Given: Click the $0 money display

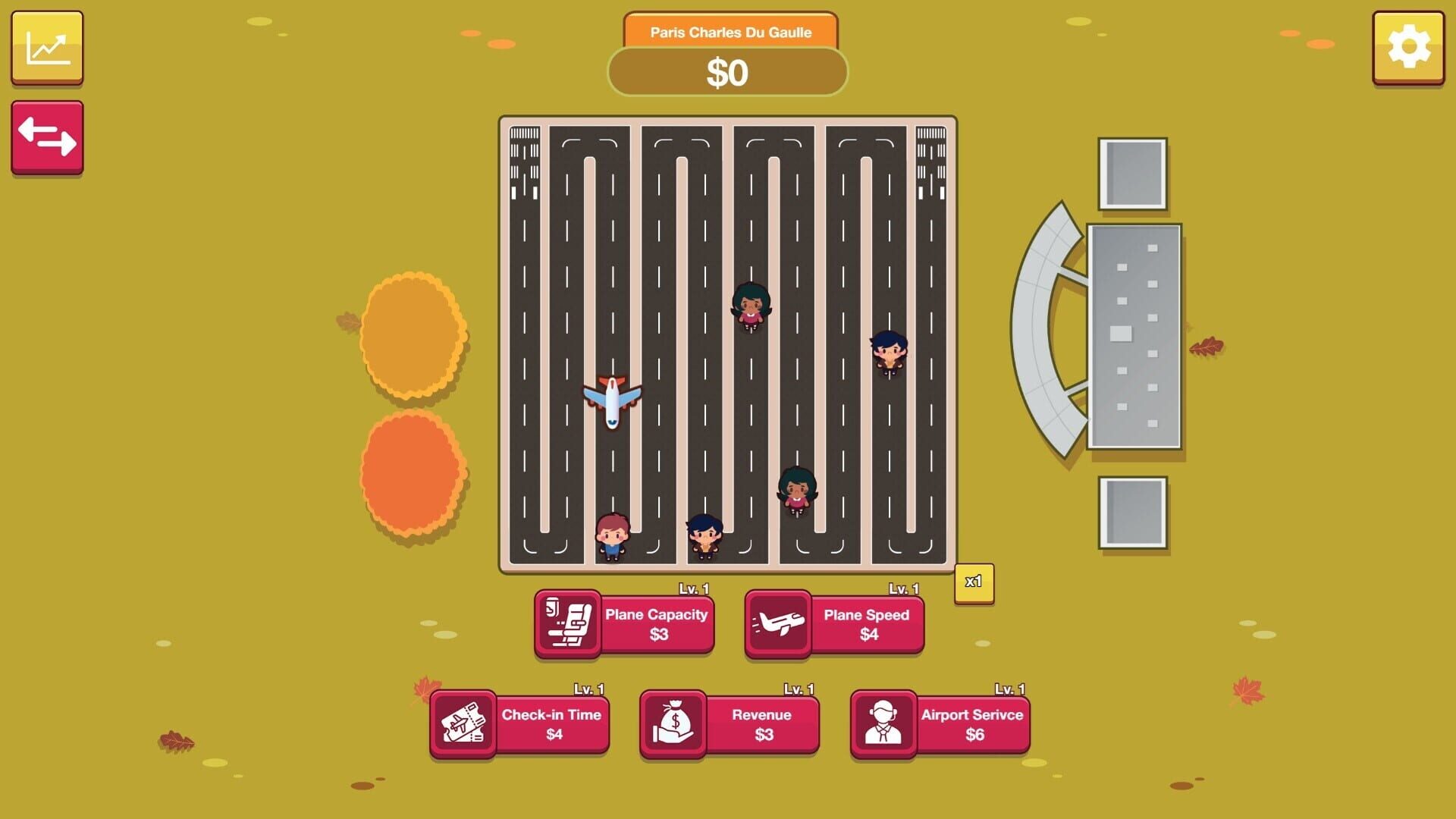Looking at the screenshot, I should click(x=730, y=73).
